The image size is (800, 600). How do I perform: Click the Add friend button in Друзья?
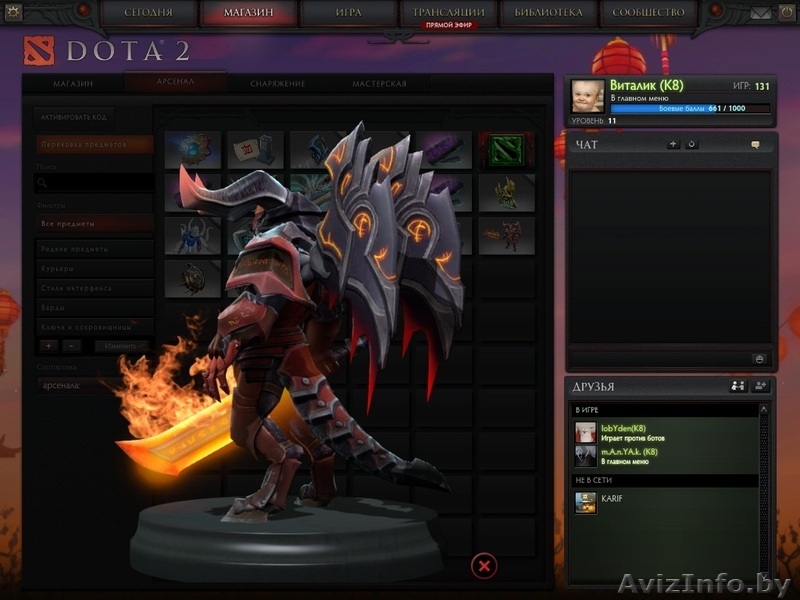tap(760, 386)
